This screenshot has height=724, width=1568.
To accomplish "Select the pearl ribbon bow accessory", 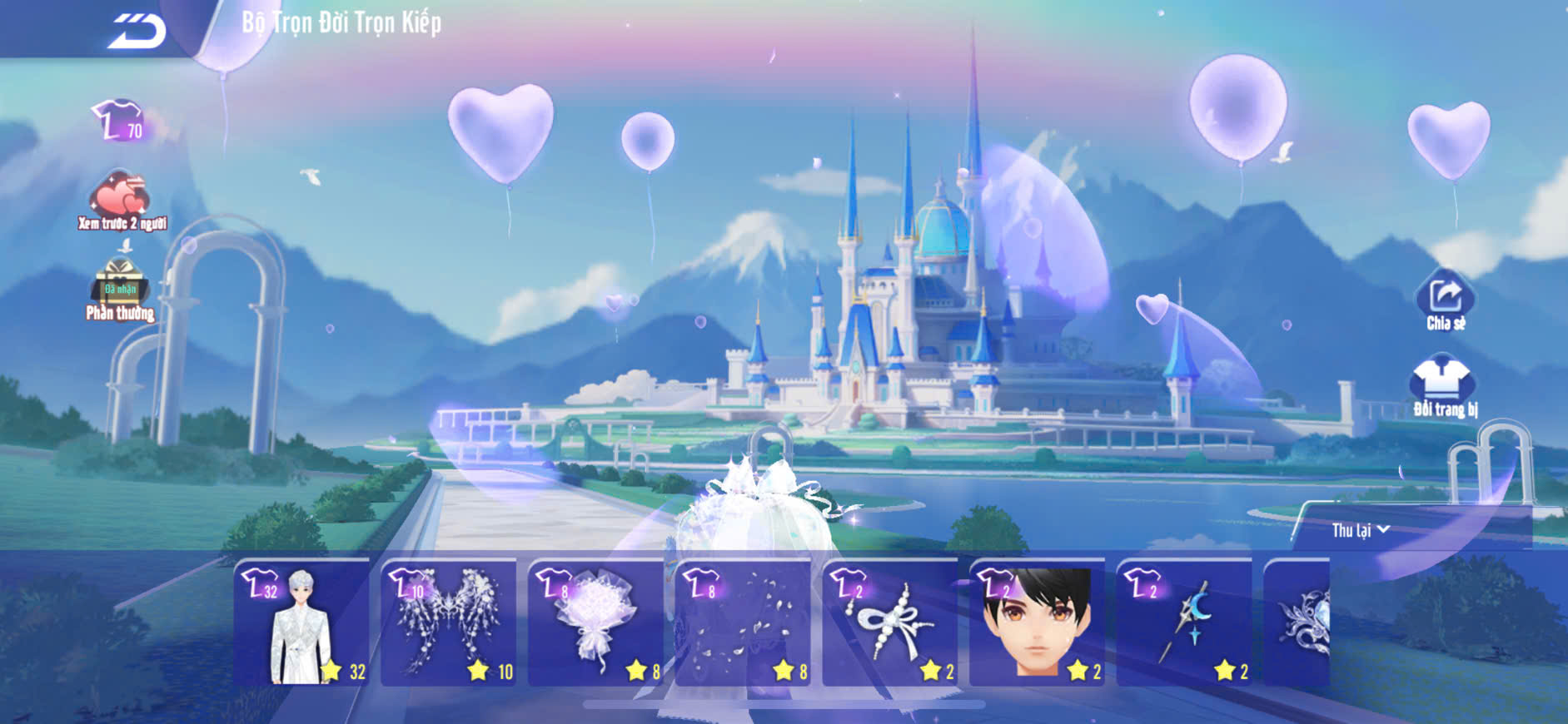I will 890,623.
